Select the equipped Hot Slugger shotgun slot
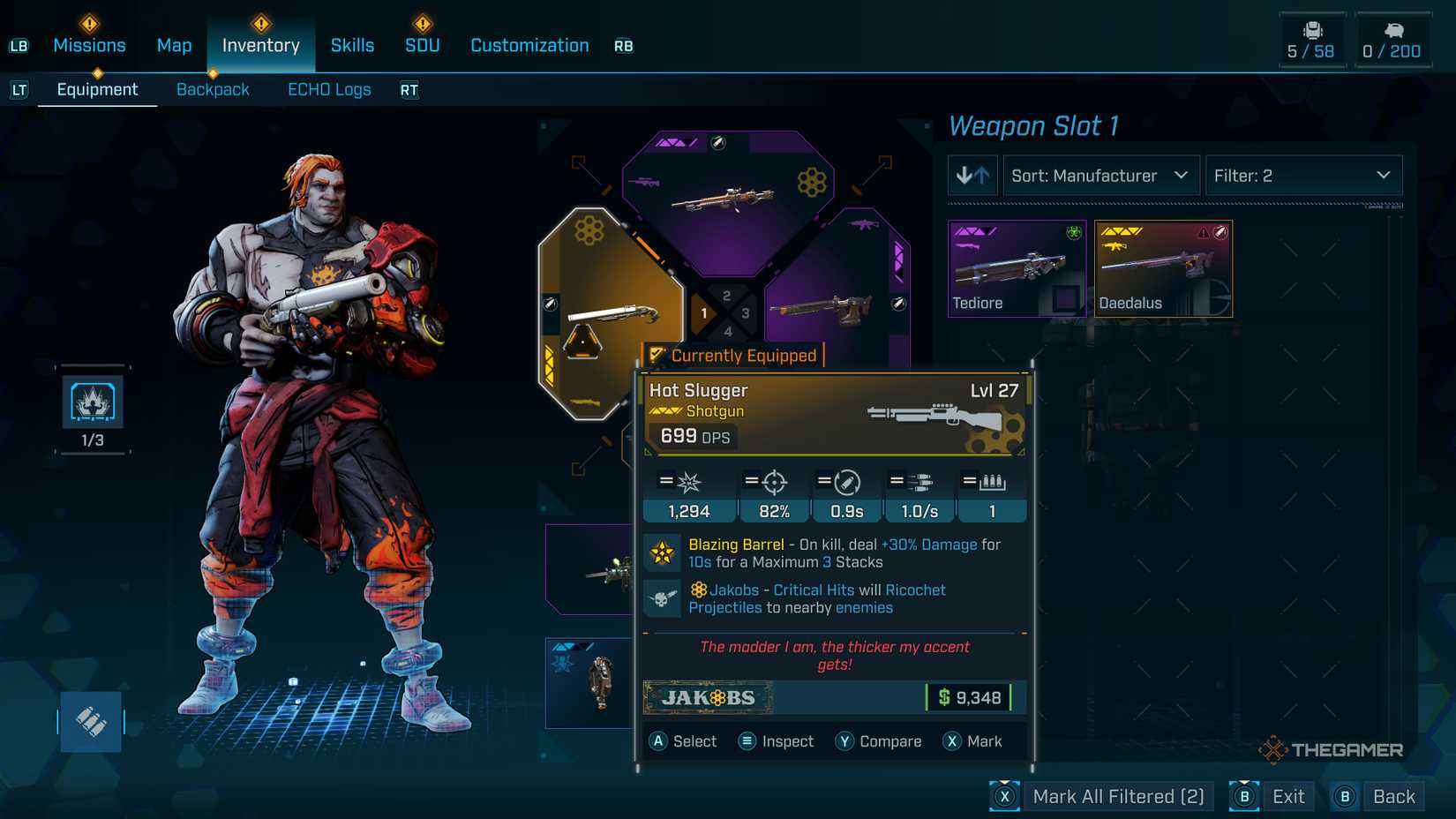 coord(611,313)
